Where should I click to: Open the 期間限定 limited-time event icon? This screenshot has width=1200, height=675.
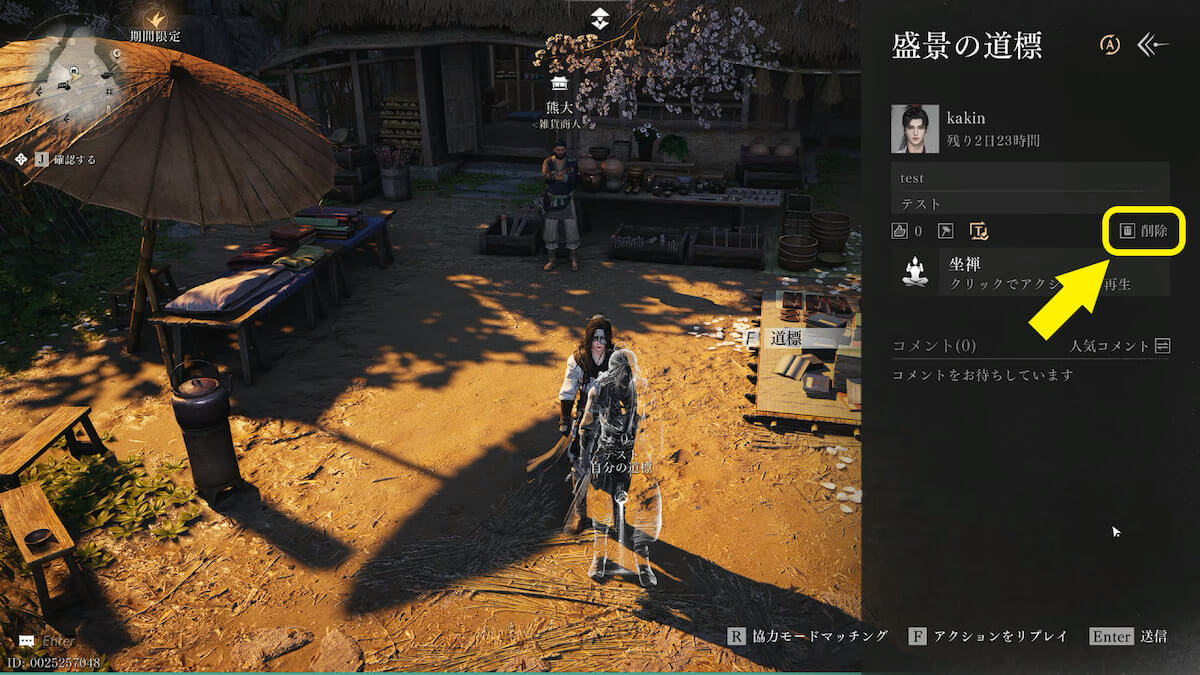[155, 19]
